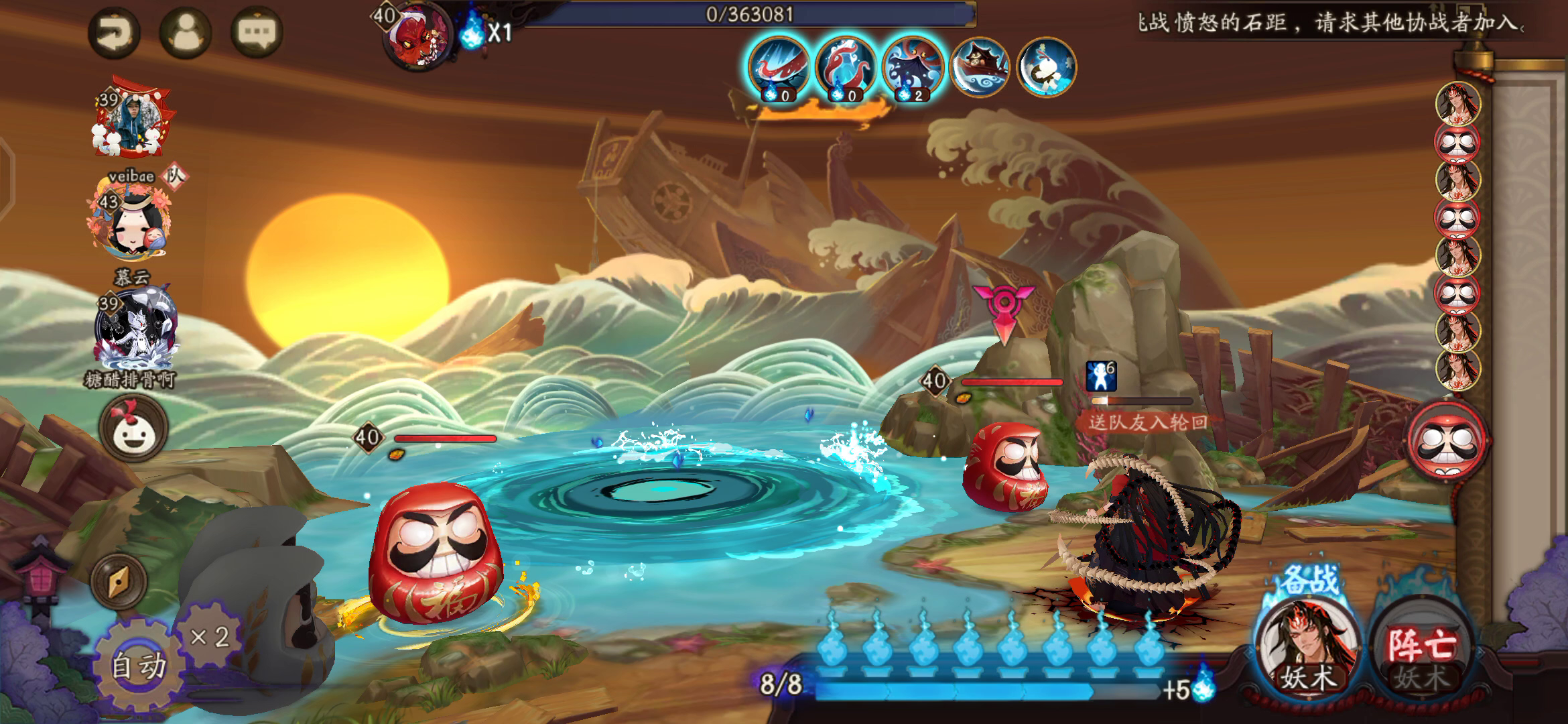
Task: Inspect the boss skill icon costing 2
Action: [x=913, y=67]
